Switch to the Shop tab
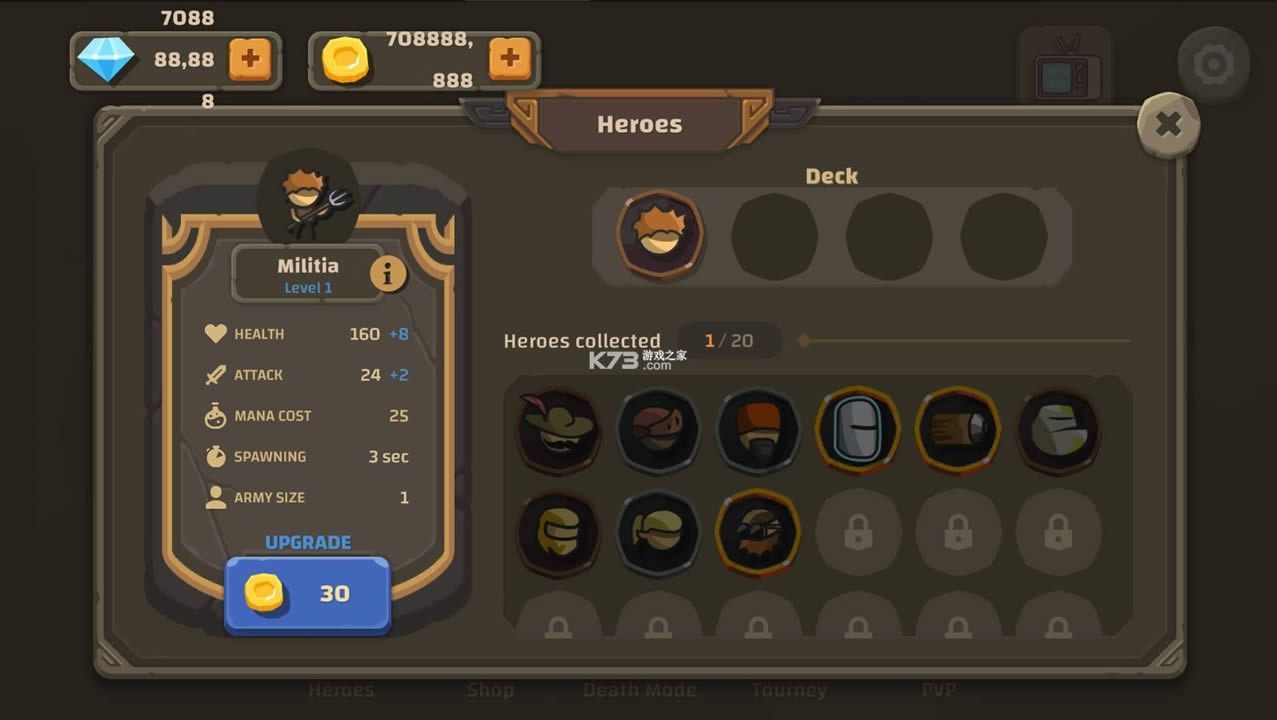This screenshot has height=720, width=1277. [x=490, y=690]
